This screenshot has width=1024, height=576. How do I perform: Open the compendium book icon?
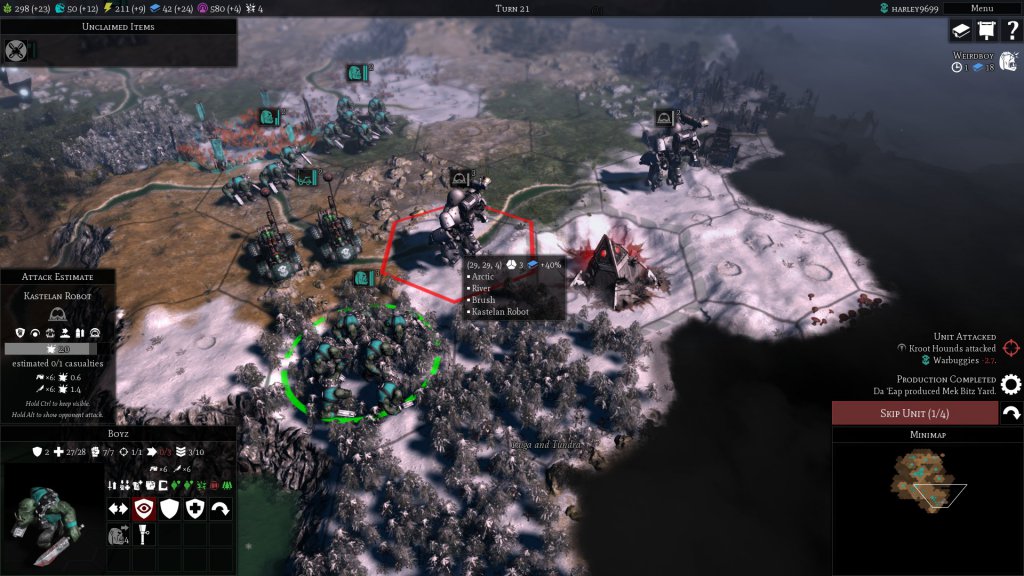[x=961, y=31]
